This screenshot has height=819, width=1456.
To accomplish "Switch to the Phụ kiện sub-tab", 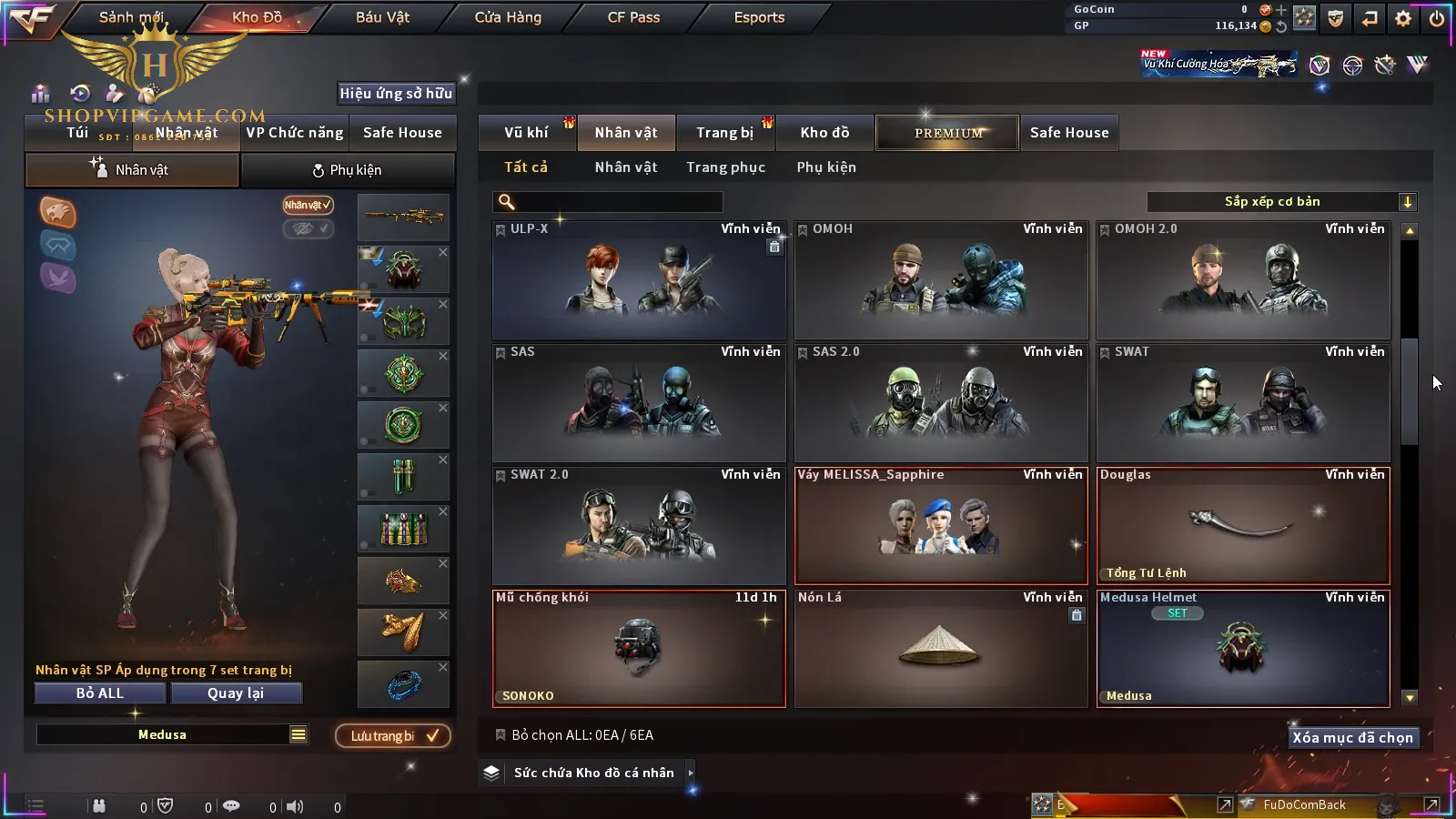I will tap(347, 170).
